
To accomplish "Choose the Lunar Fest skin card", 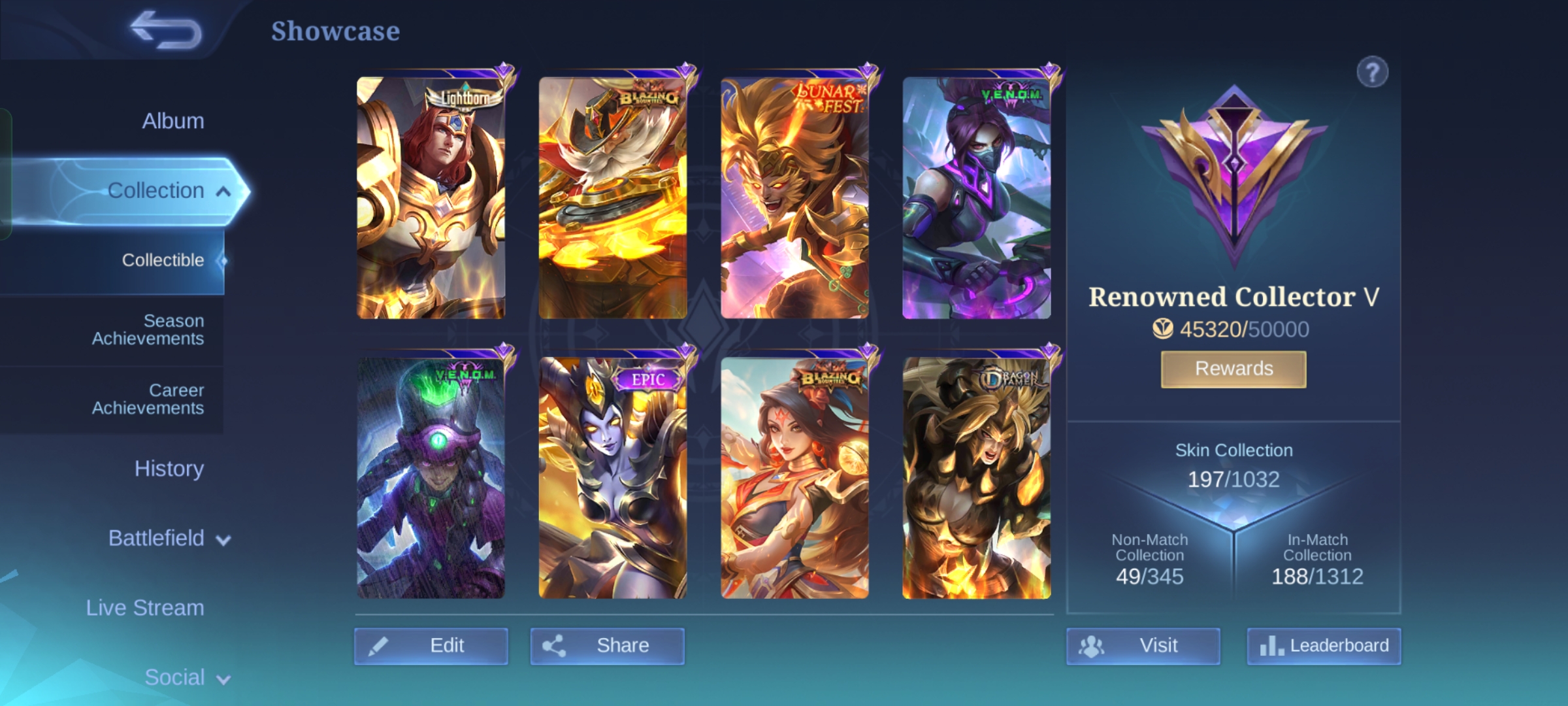I will (794, 197).
